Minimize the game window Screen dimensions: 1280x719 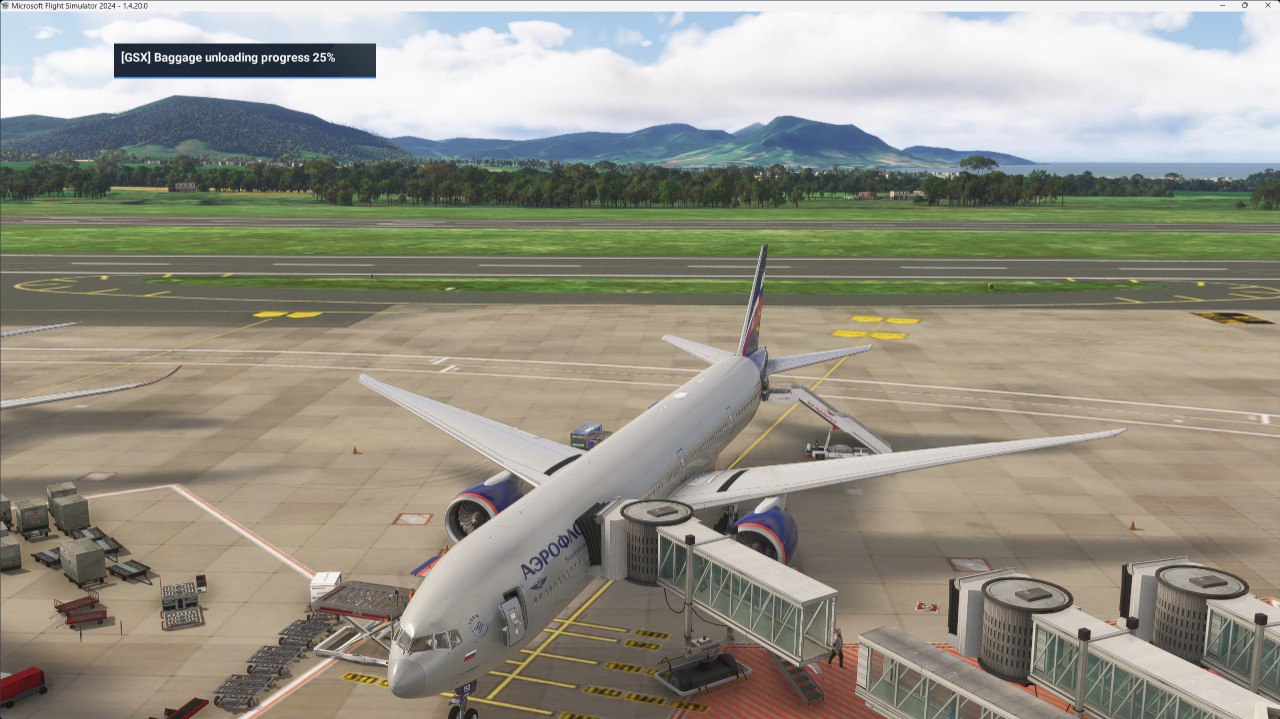[x=1223, y=5]
